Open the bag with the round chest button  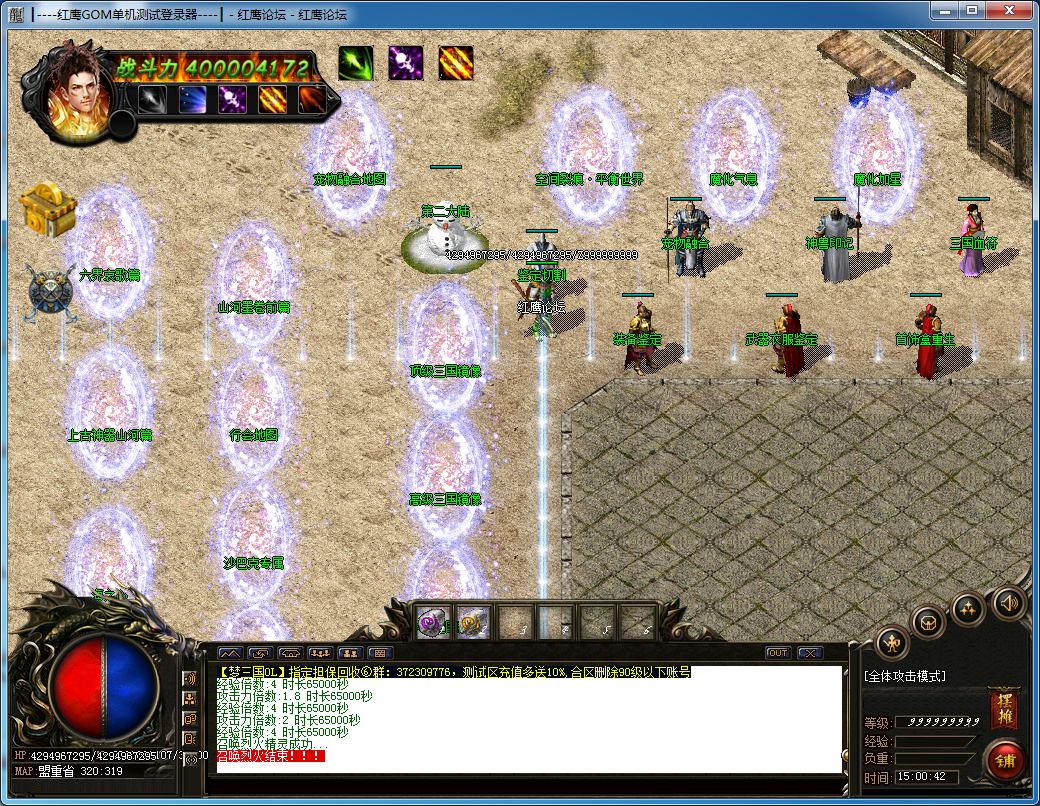point(929,623)
